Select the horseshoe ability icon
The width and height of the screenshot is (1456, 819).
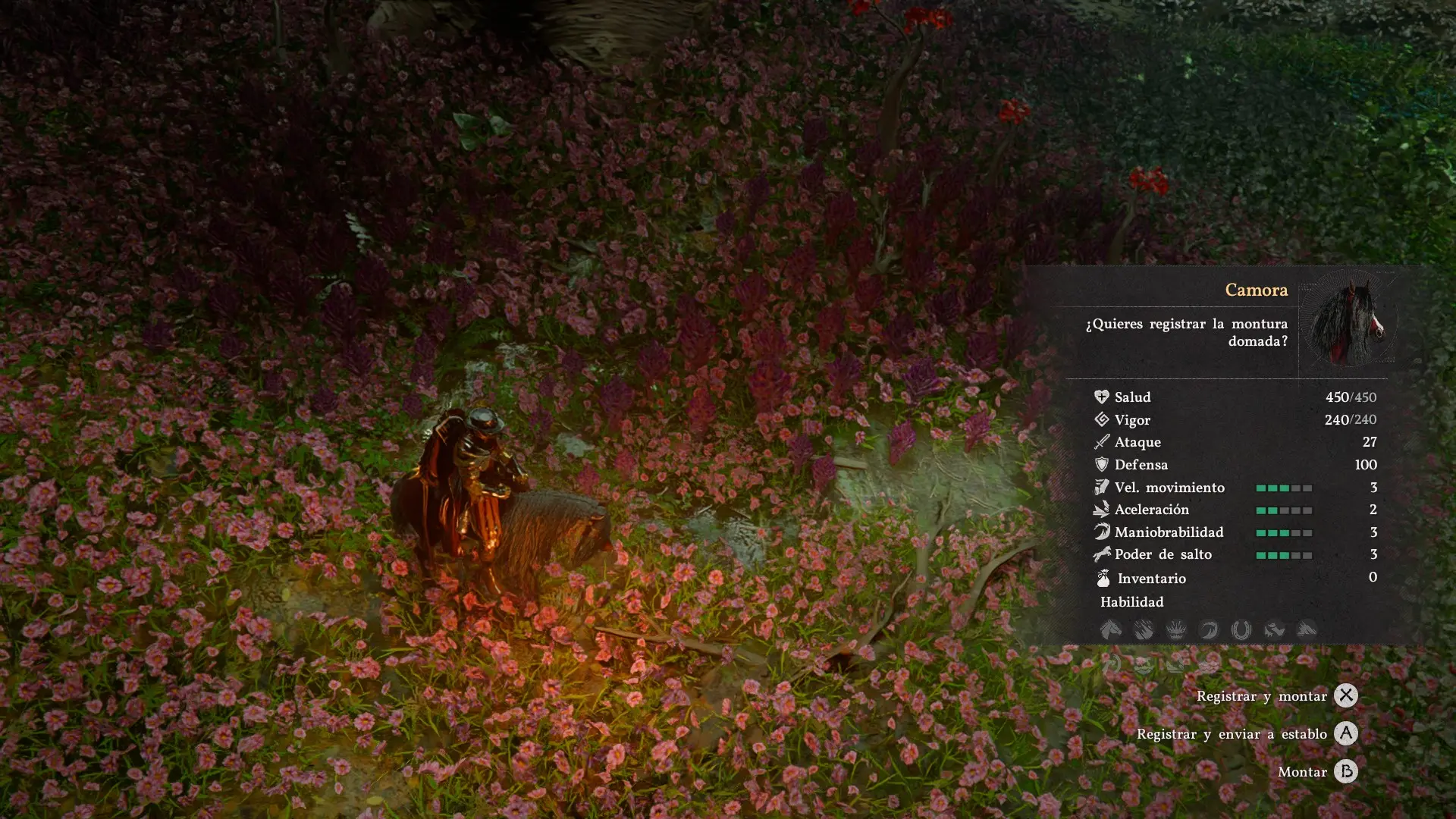pos(1241,629)
